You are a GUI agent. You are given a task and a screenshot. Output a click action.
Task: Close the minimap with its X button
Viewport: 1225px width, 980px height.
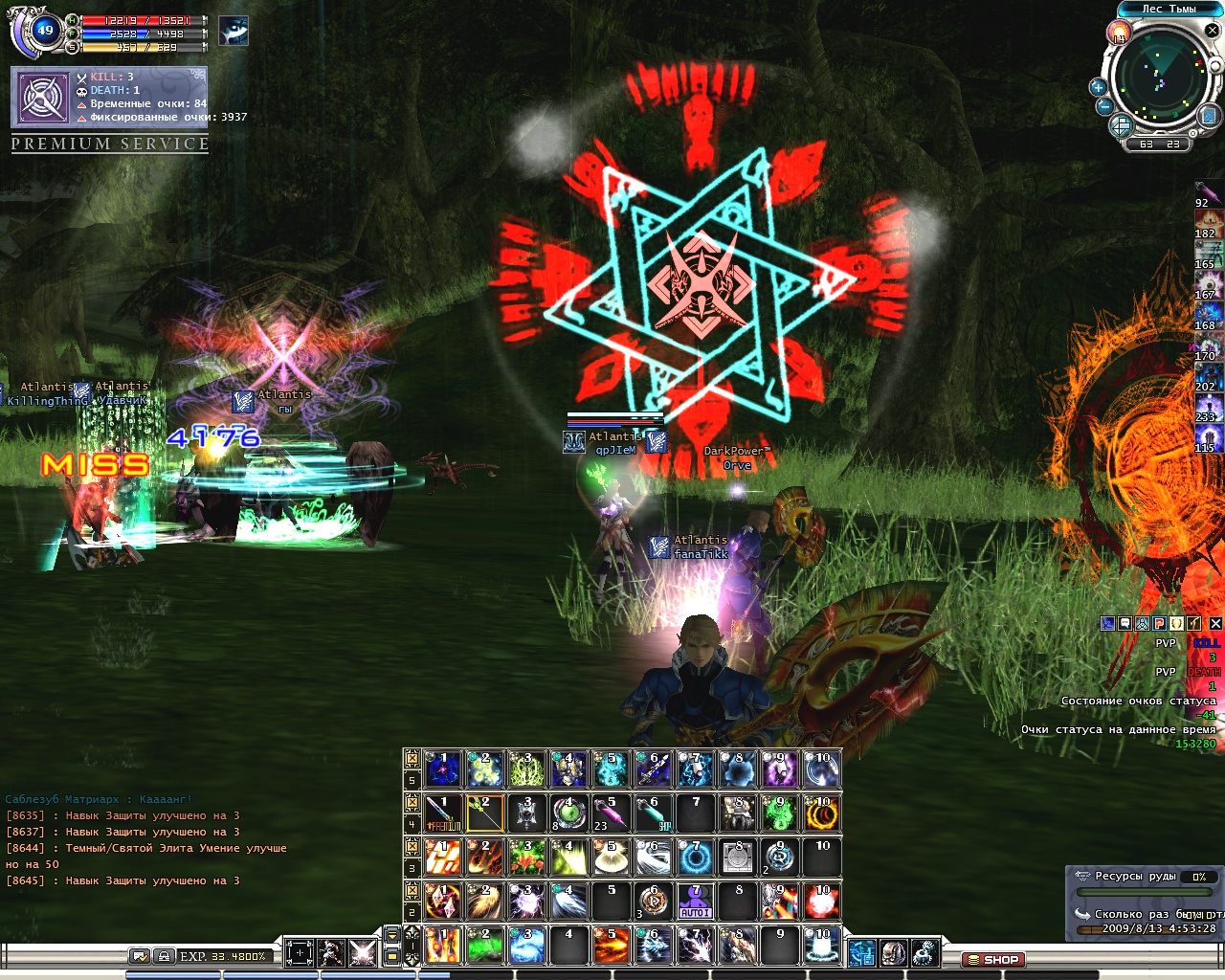click(x=1212, y=31)
